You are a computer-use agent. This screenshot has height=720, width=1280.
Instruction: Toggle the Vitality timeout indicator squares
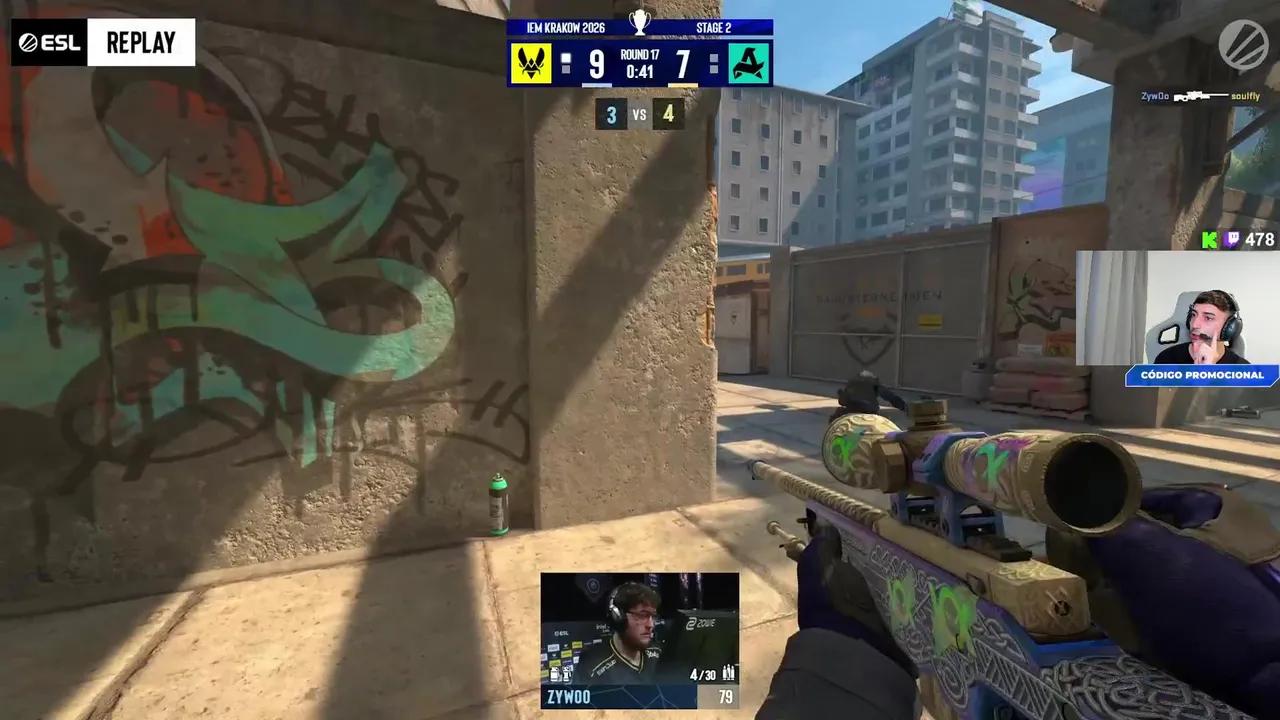click(x=568, y=63)
